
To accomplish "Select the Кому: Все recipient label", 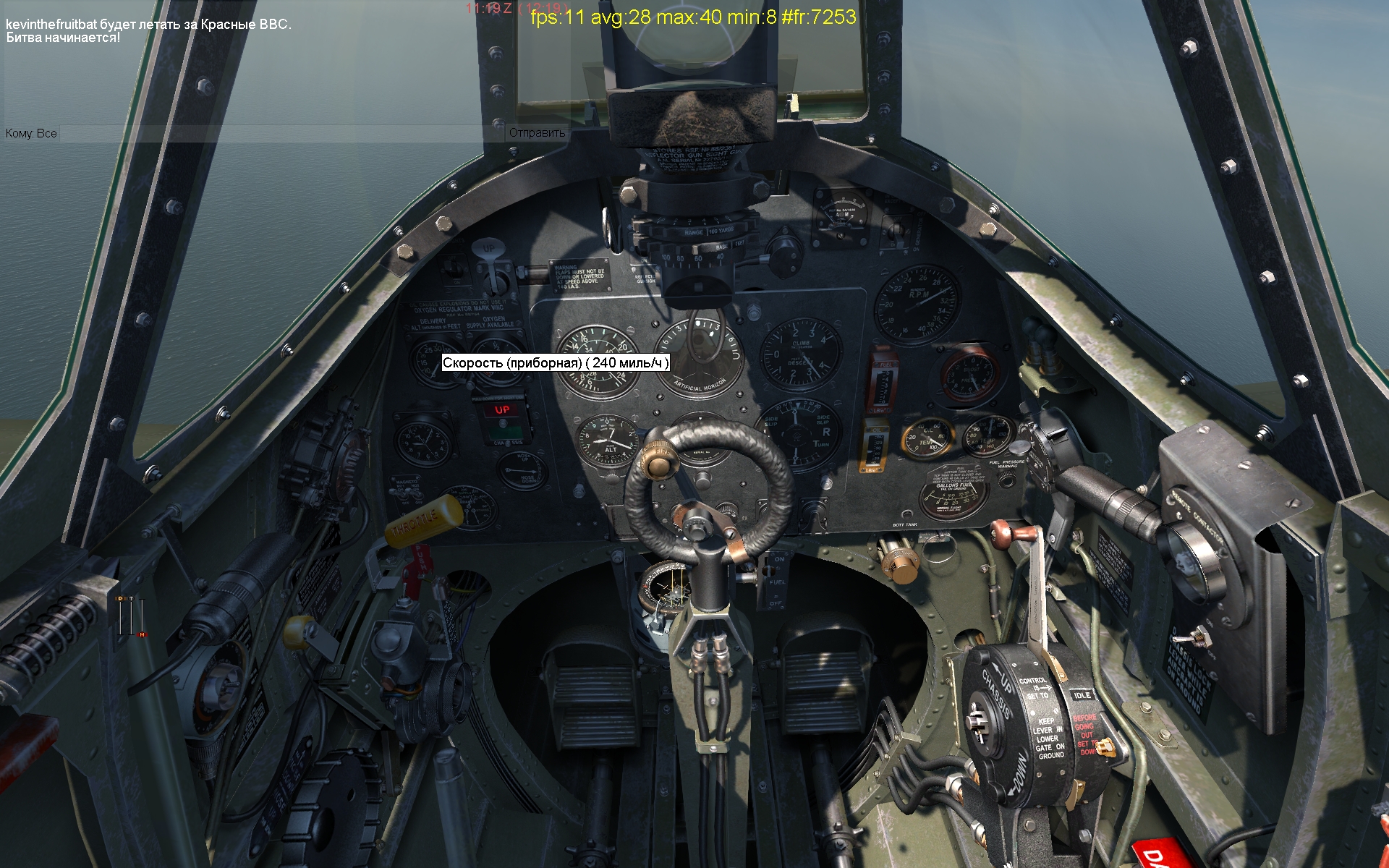I will 31,134.
